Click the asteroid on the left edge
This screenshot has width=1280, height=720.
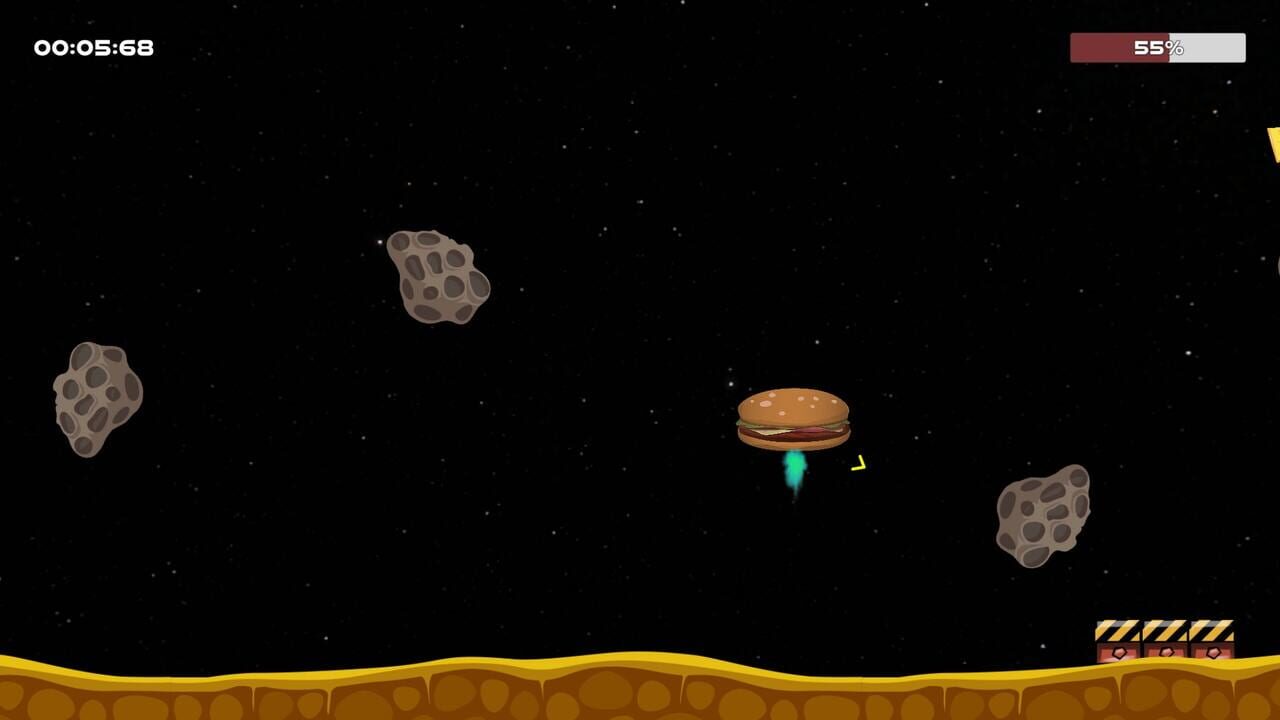95,398
